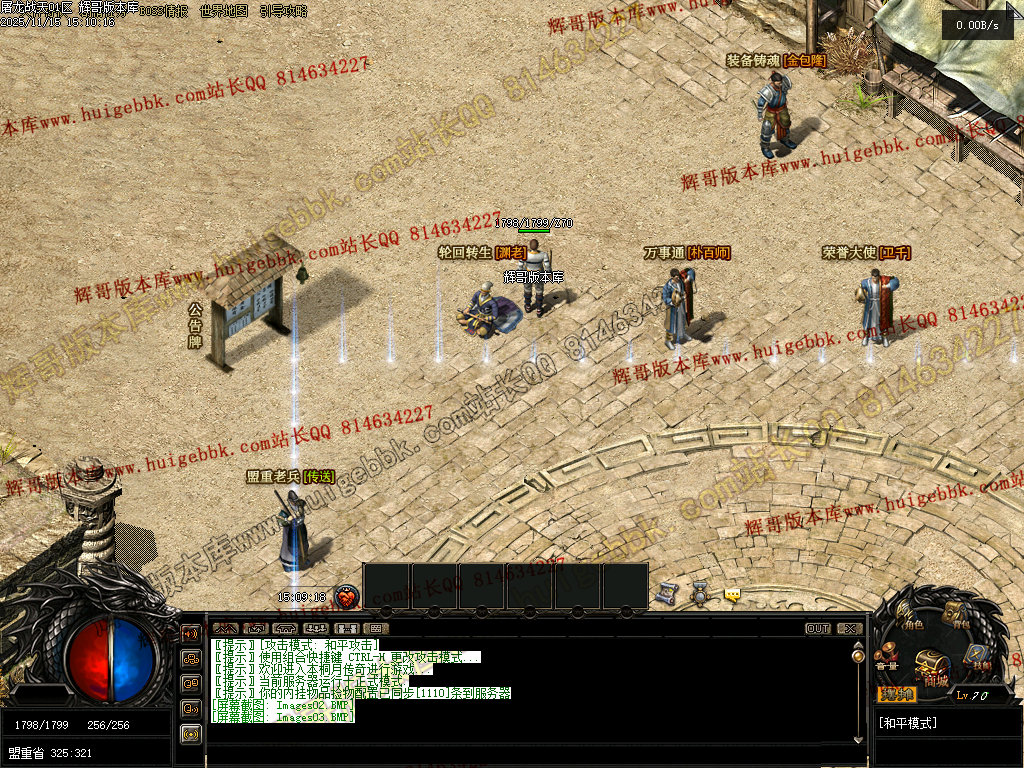
Task: Open the 引导攻略 guide
Action: pos(283,10)
